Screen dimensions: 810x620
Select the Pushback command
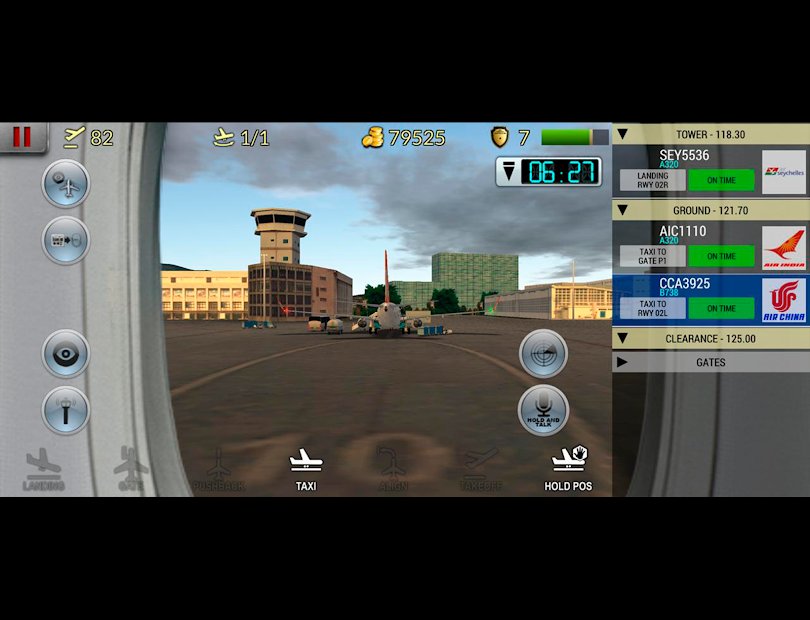(x=218, y=469)
